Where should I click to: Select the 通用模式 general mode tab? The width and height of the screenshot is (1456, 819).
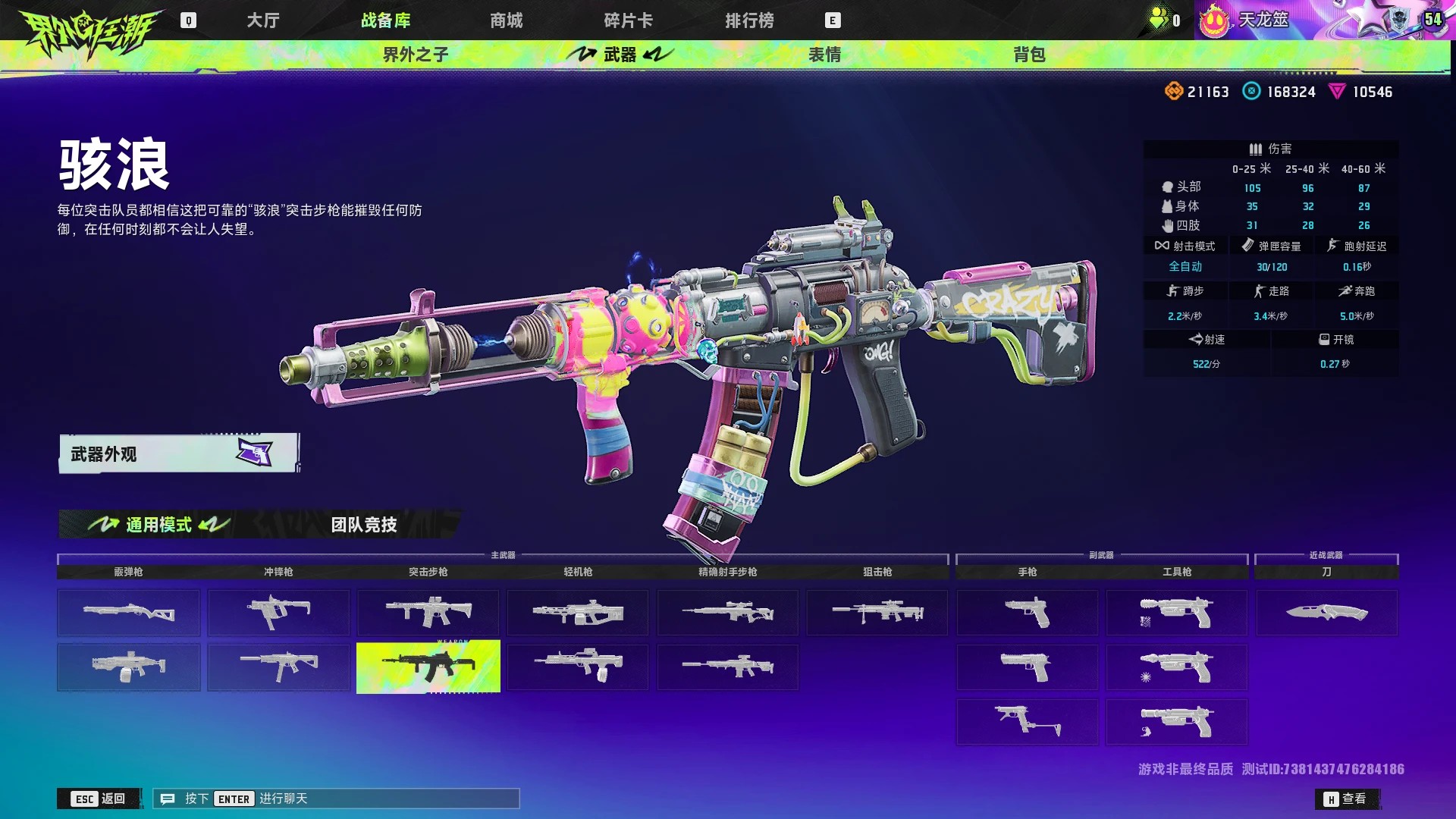coord(158,524)
